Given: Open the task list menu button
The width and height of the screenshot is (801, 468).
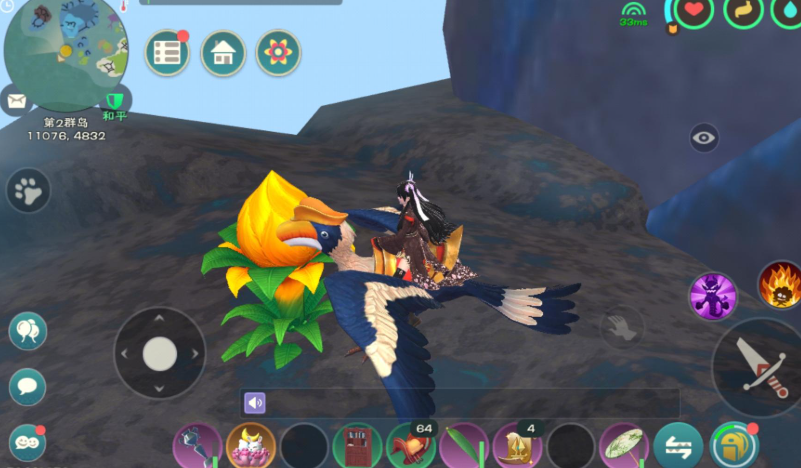Looking at the screenshot, I should coord(168,54).
